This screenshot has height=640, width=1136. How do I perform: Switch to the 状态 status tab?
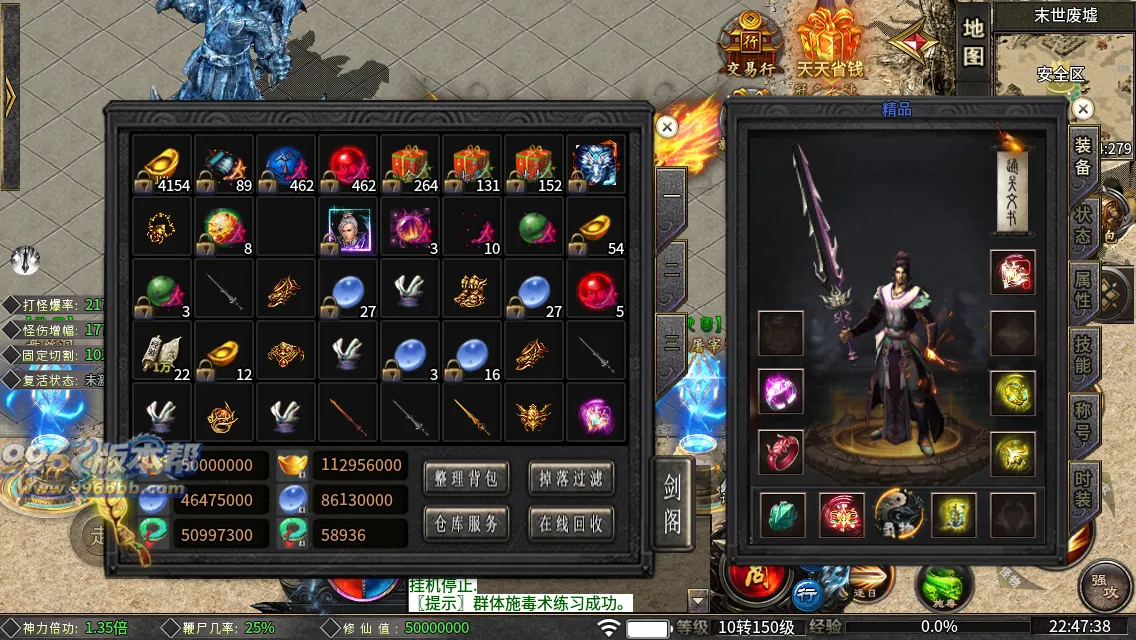pyautogui.click(x=1083, y=227)
